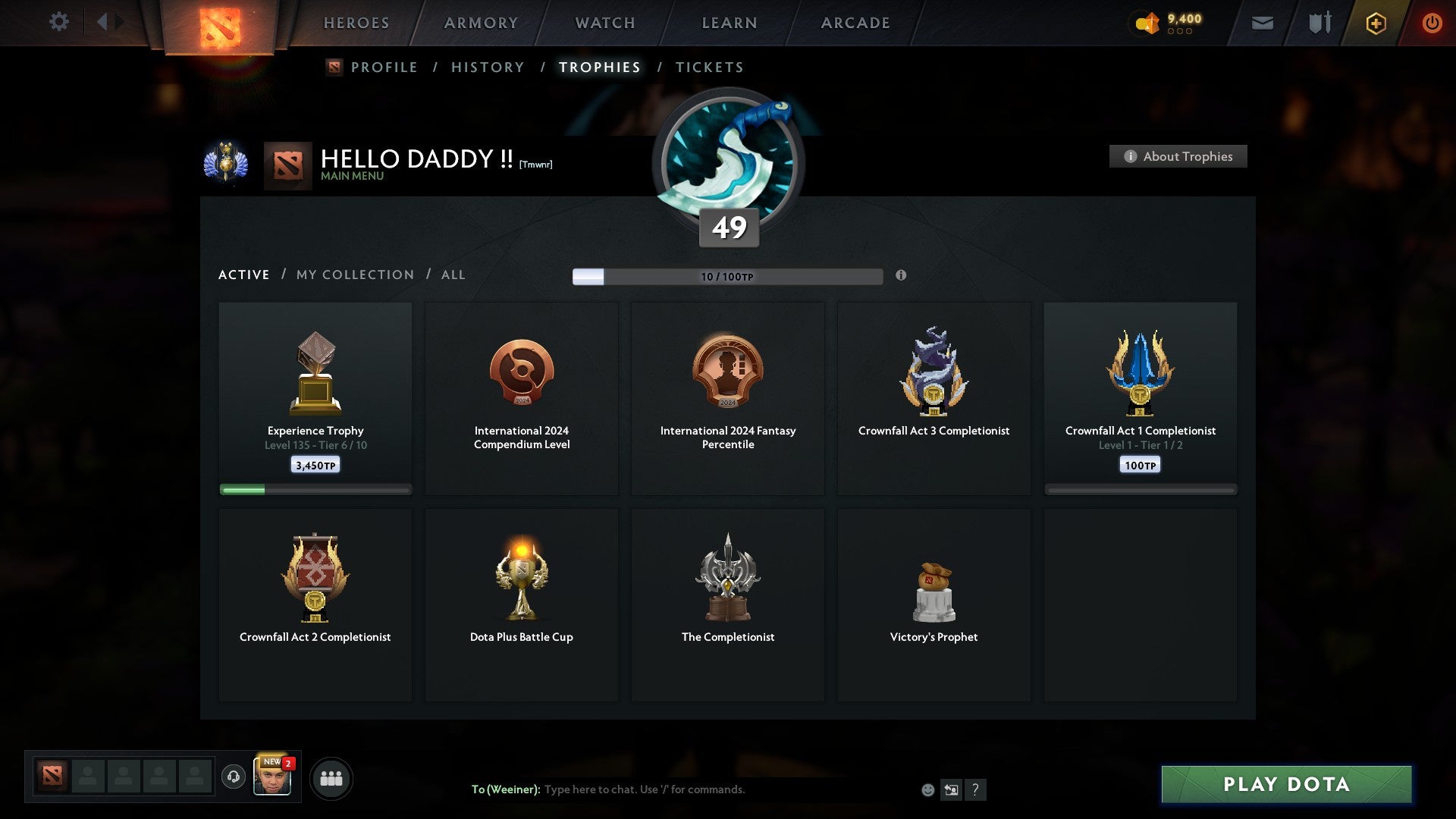Viewport: 1456px width, 819px height.
Task: Click the power button to exit Dota
Action: point(1432,23)
